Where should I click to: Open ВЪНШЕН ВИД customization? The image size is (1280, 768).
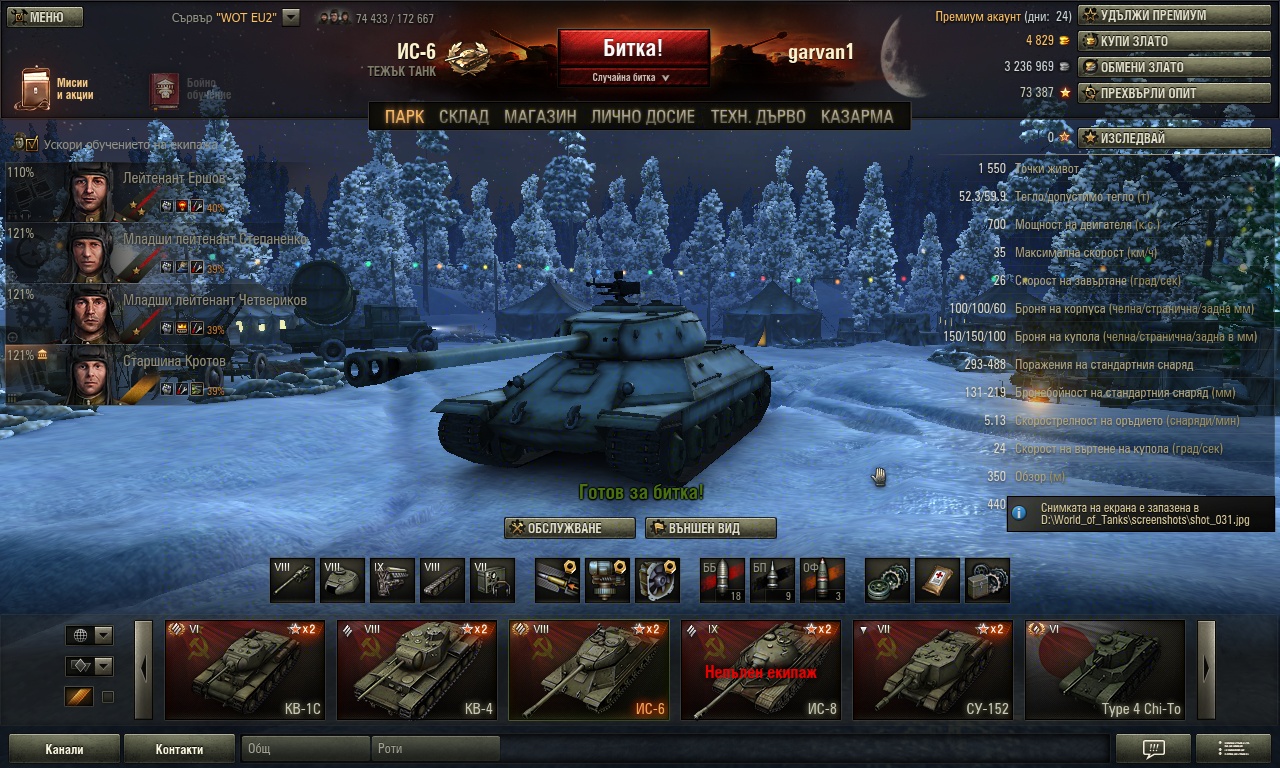(711, 528)
